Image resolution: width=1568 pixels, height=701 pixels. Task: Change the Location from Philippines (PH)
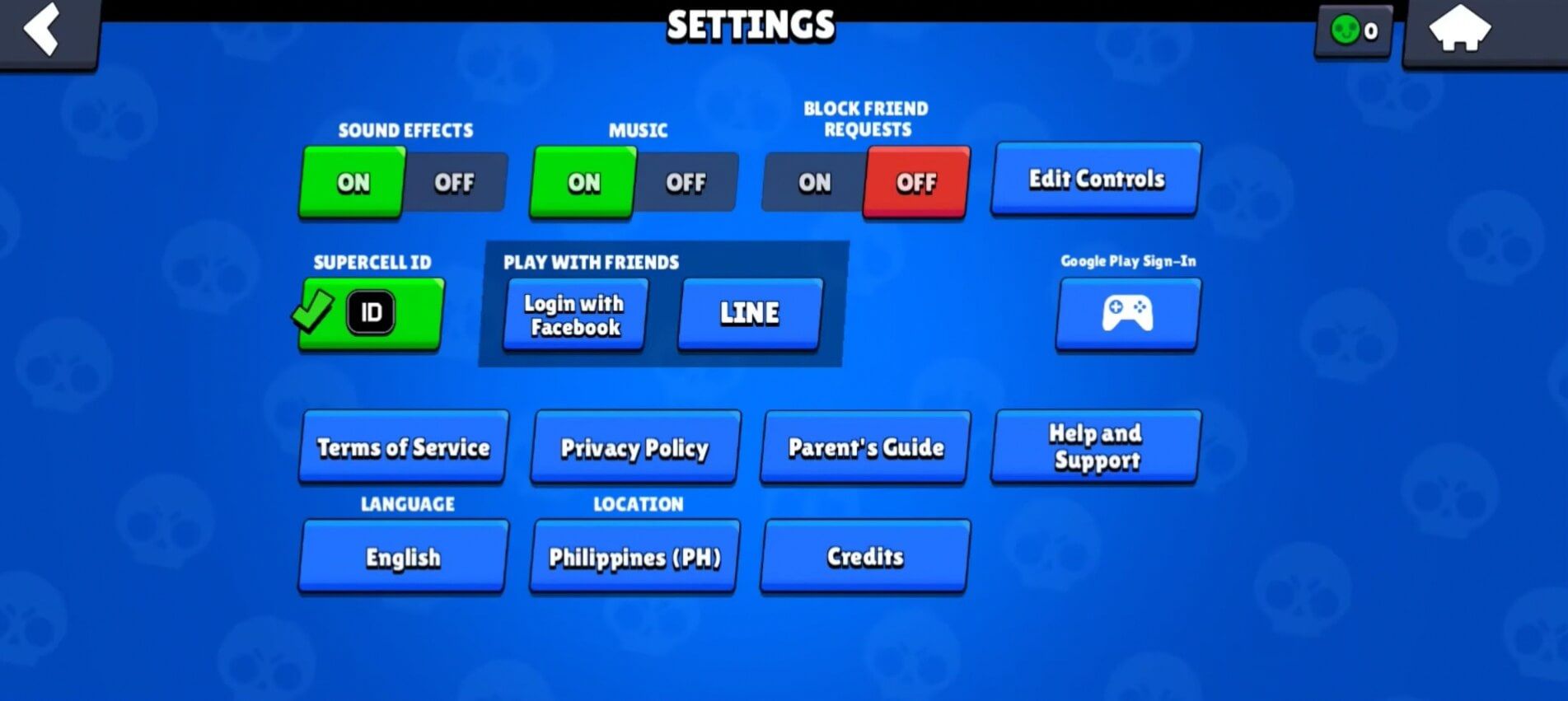pos(633,558)
